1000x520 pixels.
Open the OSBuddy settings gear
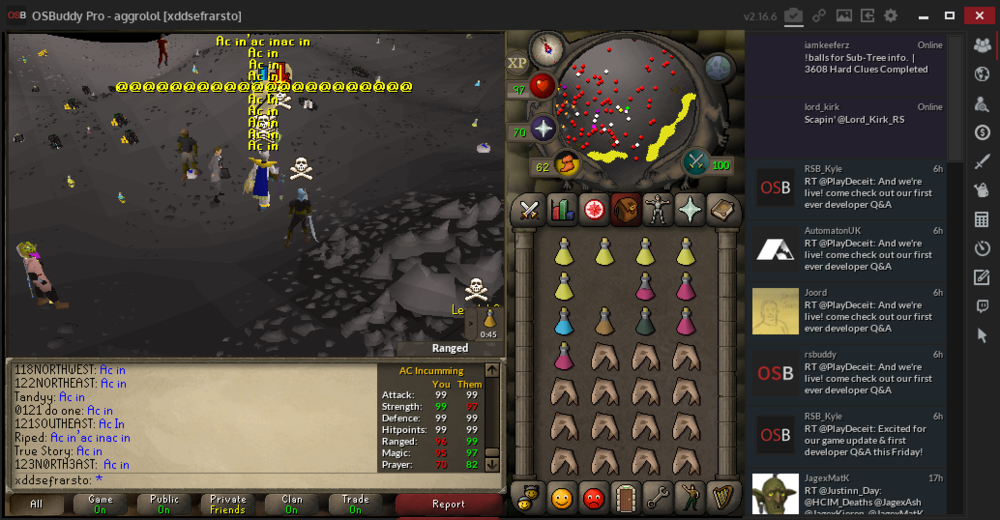(890, 16)
